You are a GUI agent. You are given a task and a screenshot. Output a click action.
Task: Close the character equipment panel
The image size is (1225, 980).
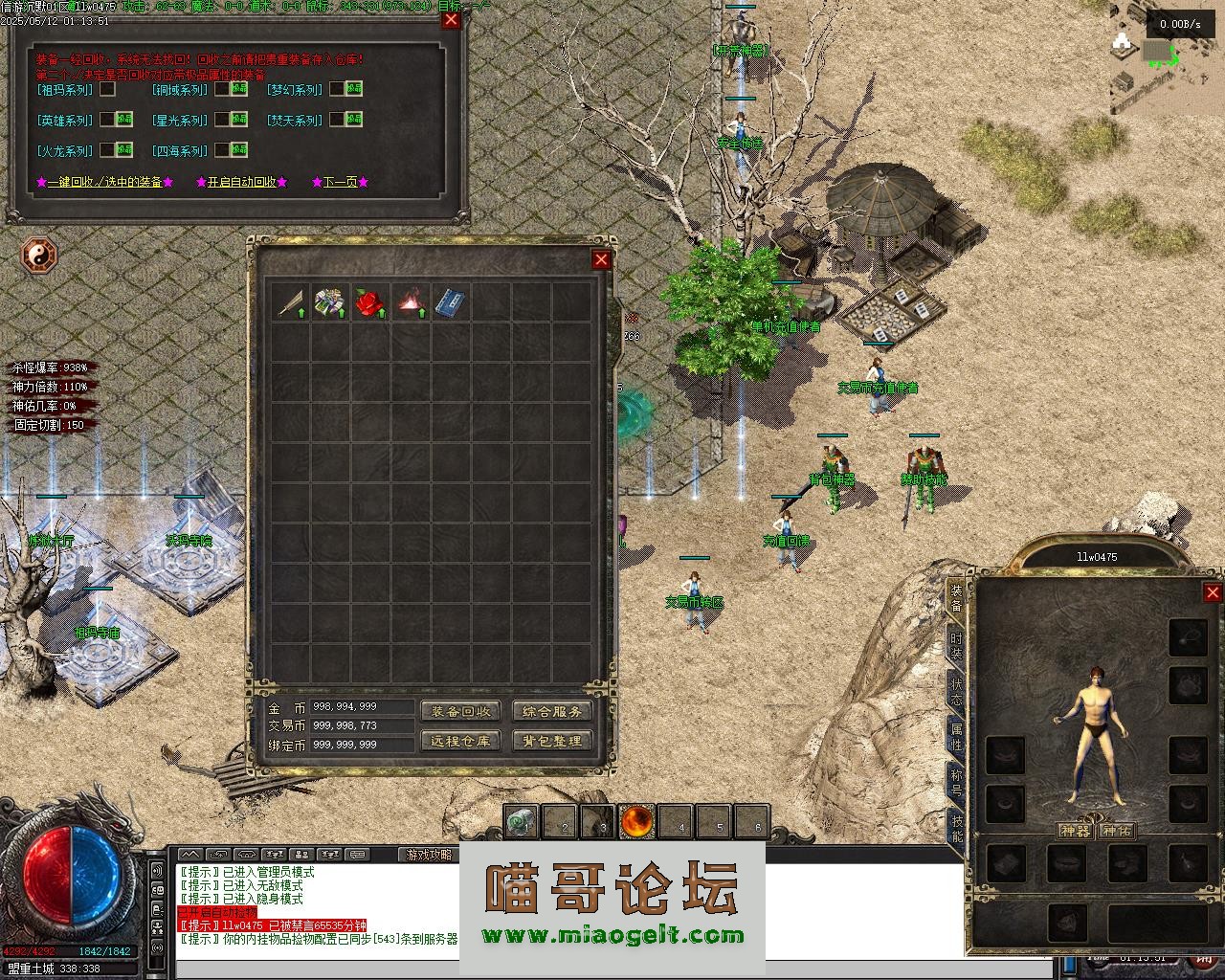[1213, 593]
